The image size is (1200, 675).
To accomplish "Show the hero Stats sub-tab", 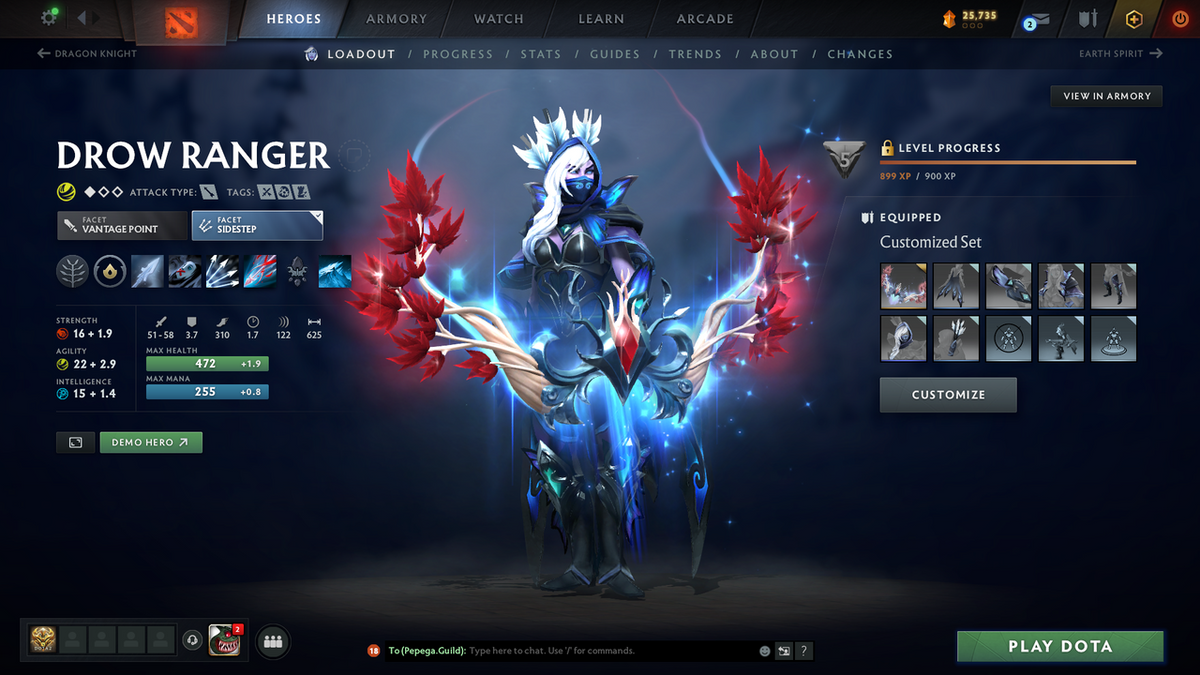I will (540, 54).
